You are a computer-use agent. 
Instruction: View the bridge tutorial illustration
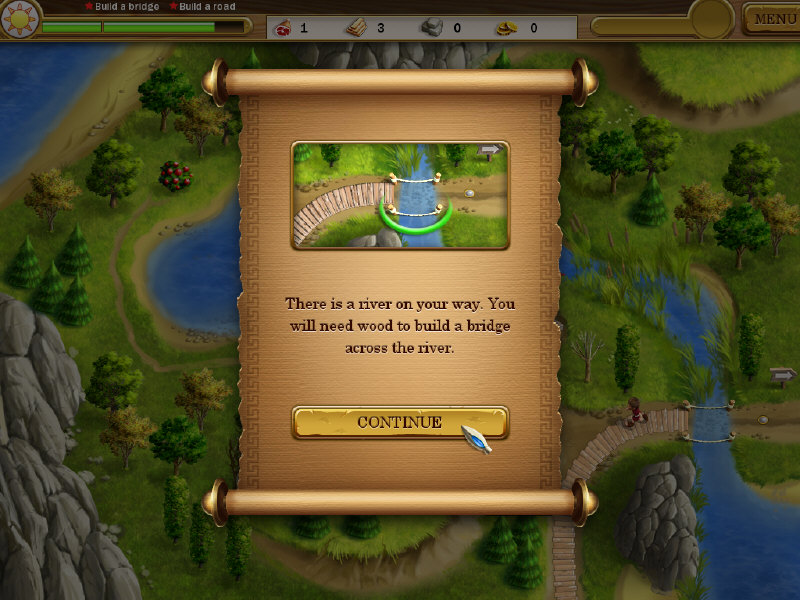[400, 195]
